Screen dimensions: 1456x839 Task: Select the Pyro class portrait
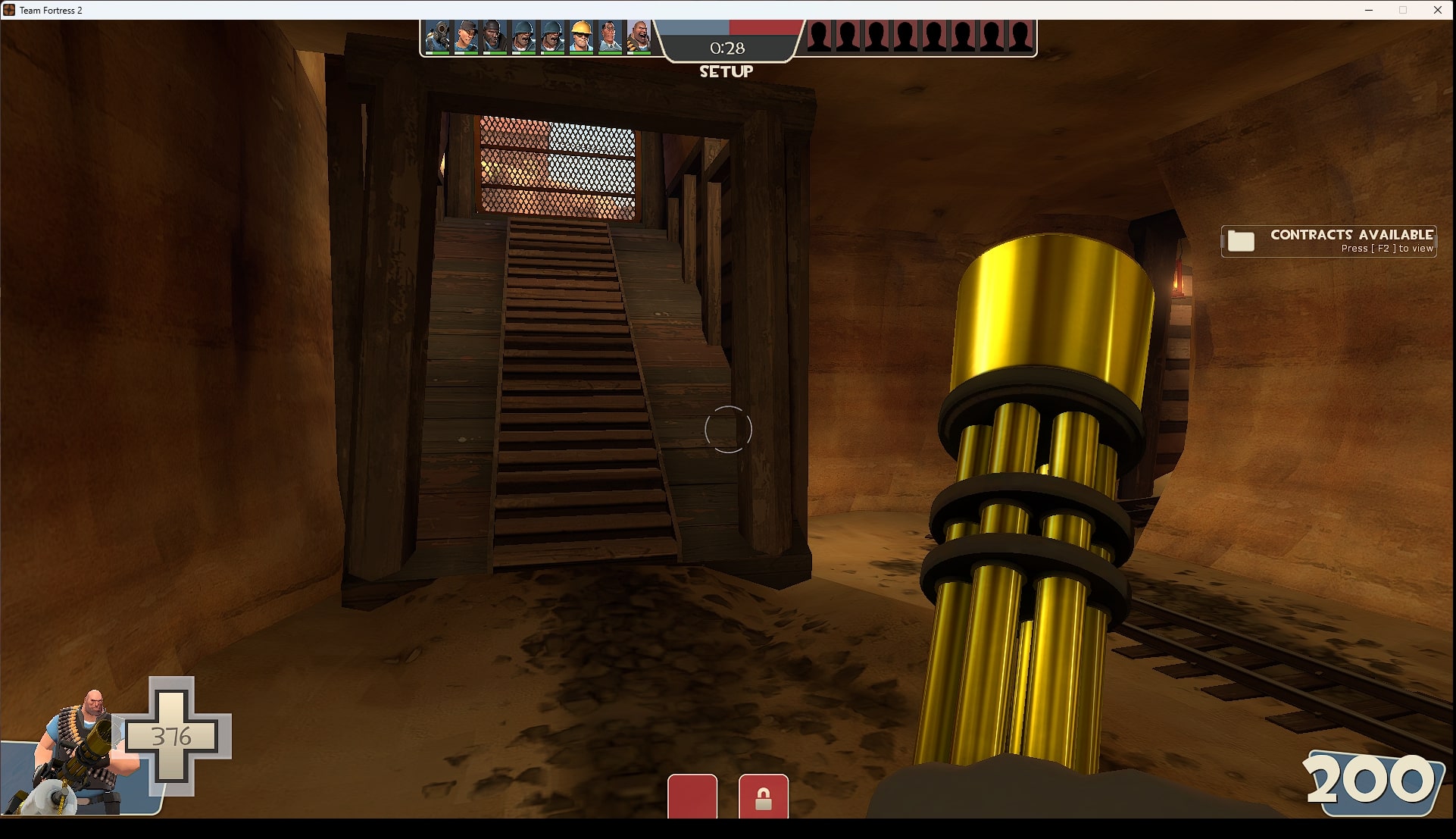[438, 36]
